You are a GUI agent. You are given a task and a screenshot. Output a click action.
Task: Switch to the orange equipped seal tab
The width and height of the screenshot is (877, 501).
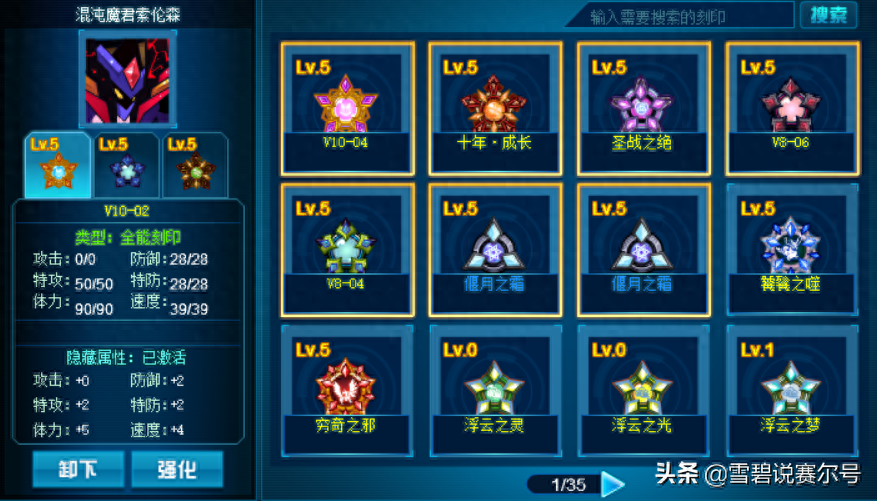[x=57, y=163]
